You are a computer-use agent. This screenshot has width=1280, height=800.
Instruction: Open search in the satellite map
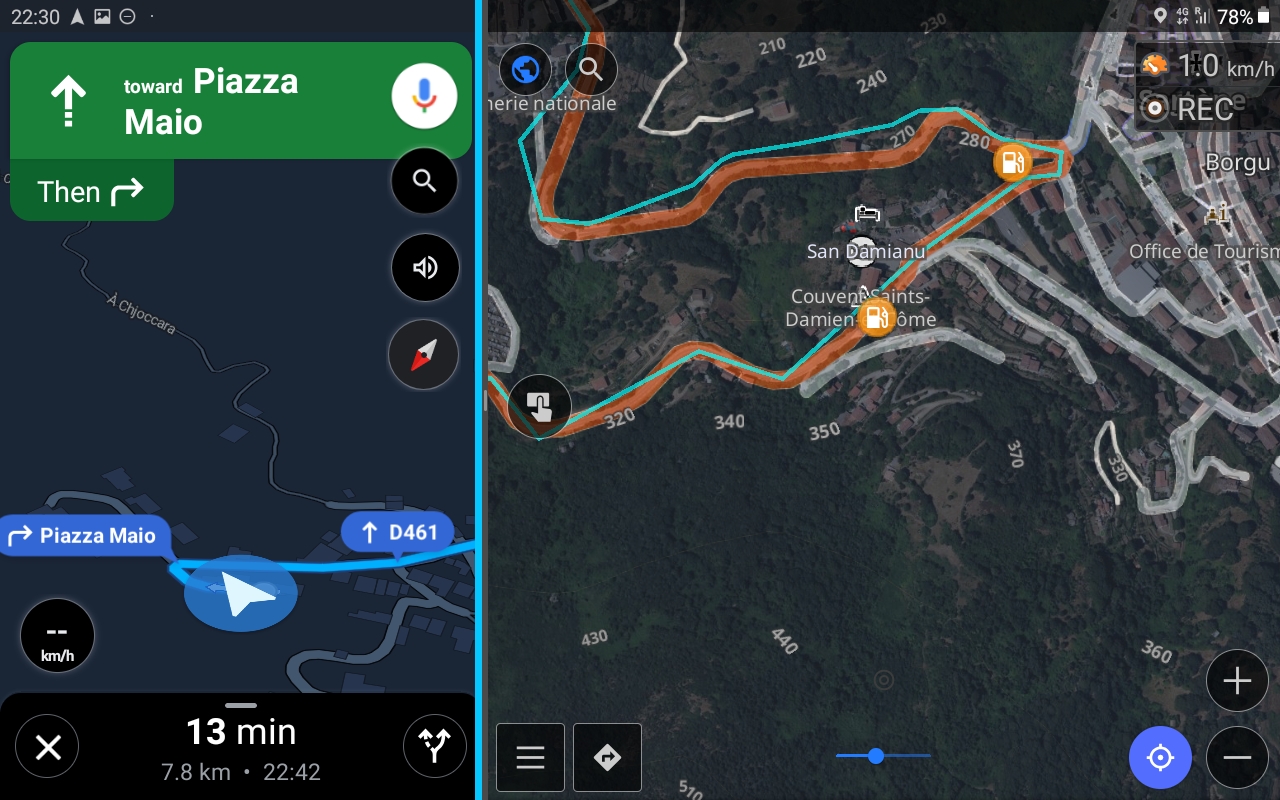tap(591, 70)
